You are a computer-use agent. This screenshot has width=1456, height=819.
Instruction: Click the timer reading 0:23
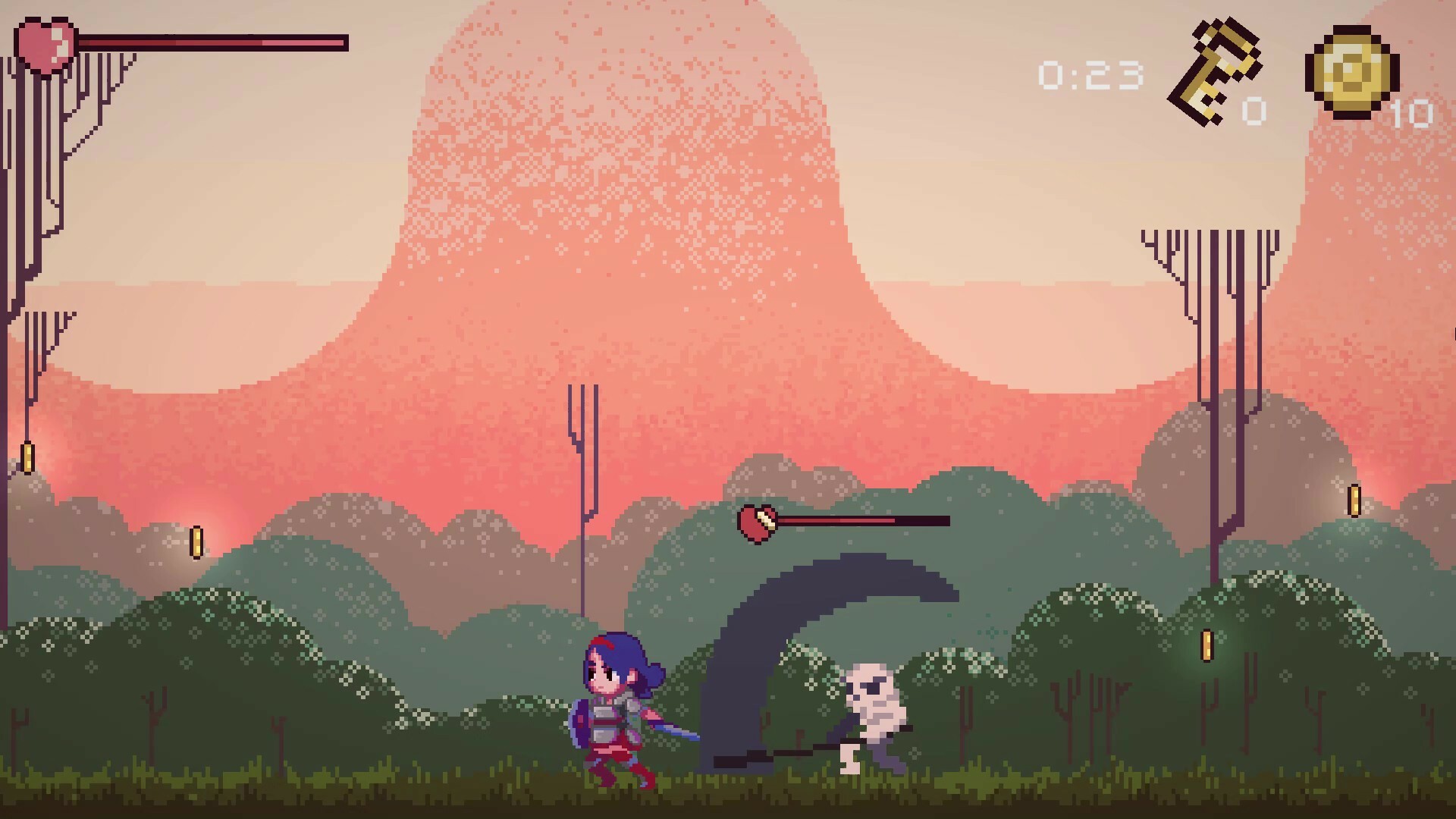click(x=1090, y=76)
